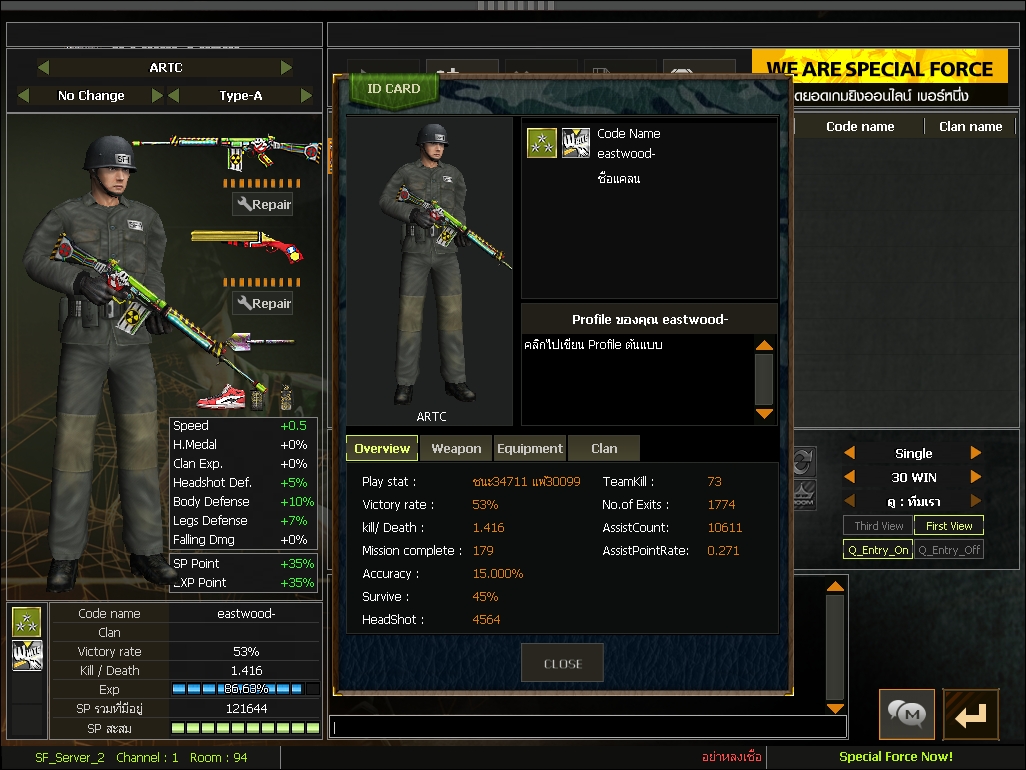Choose Third View camera mode

pyautogui.click(x=878, y=526)
